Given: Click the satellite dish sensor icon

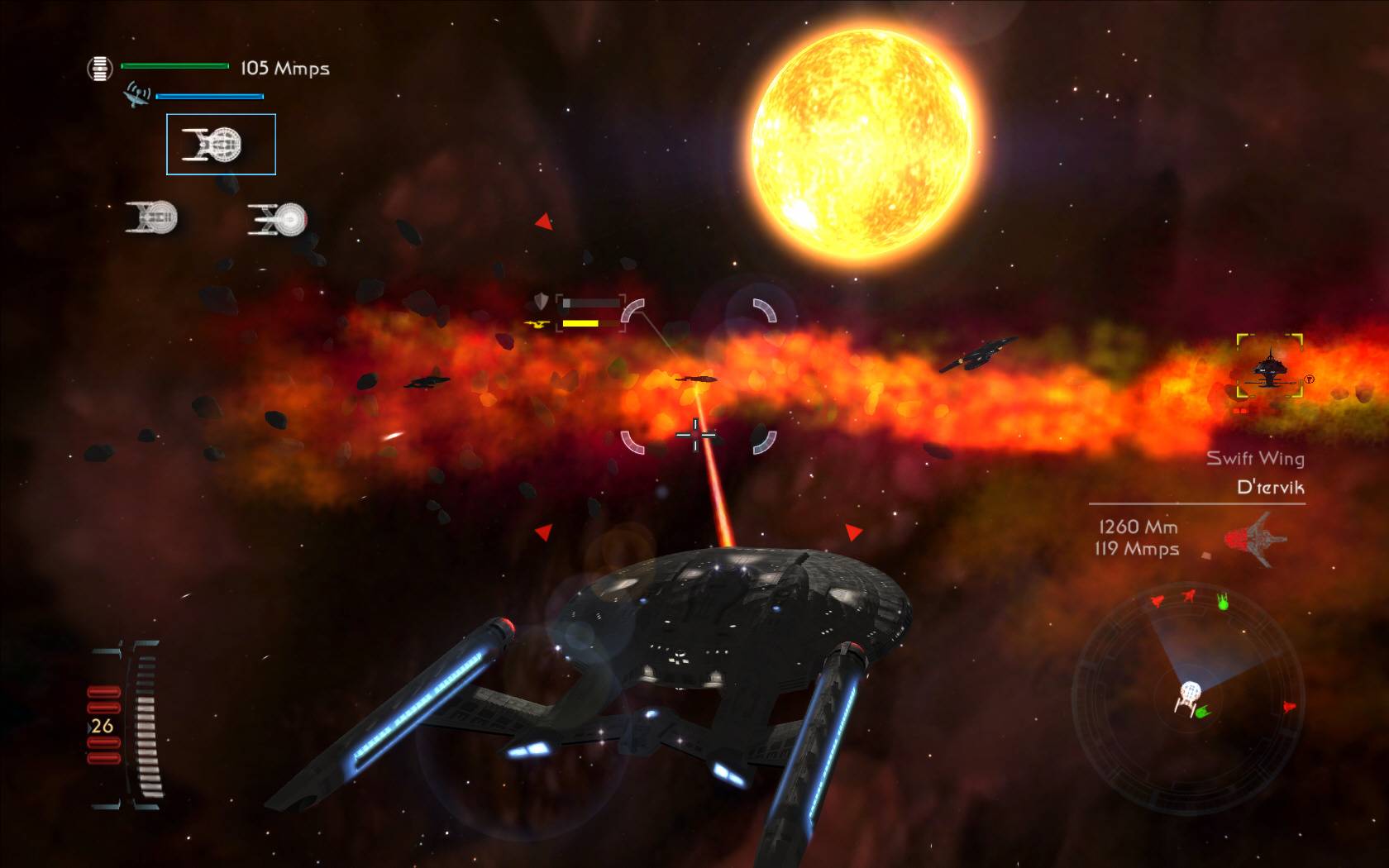Looking at the screenshot, I should click(x=136, y=94).
